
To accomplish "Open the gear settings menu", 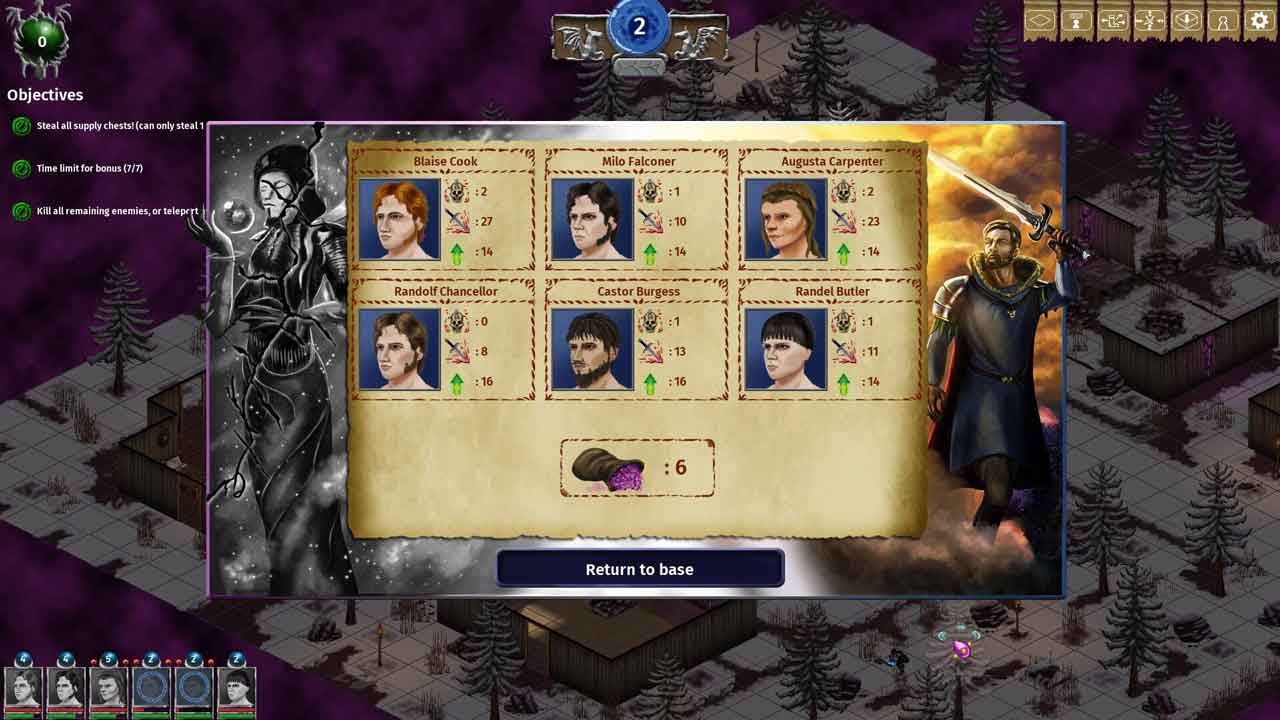I will point(1258,21).
